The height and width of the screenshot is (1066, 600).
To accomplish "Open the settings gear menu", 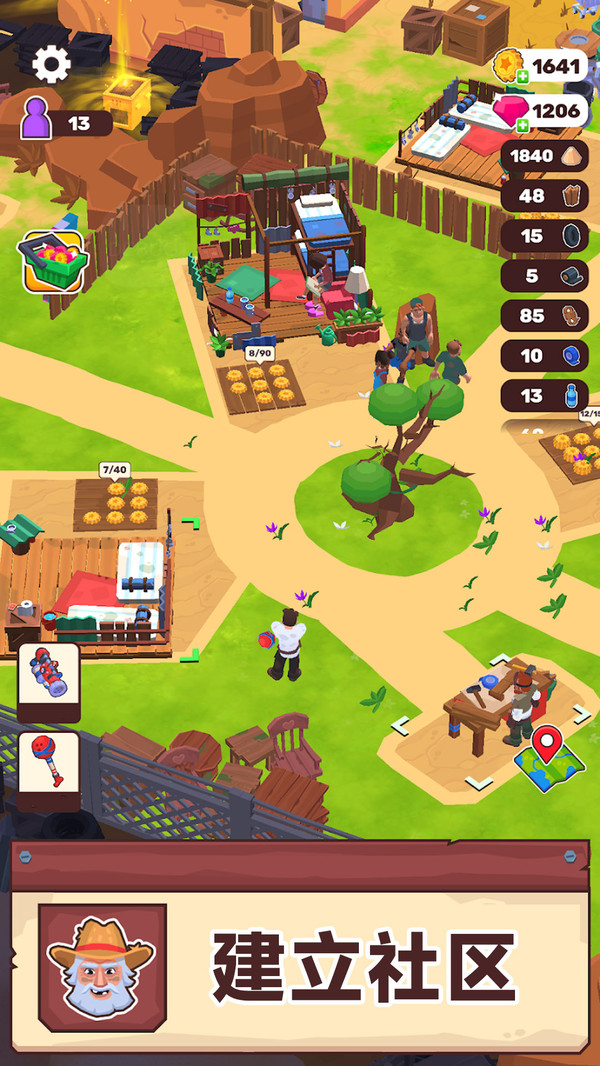I will click(x=51, y=64).
